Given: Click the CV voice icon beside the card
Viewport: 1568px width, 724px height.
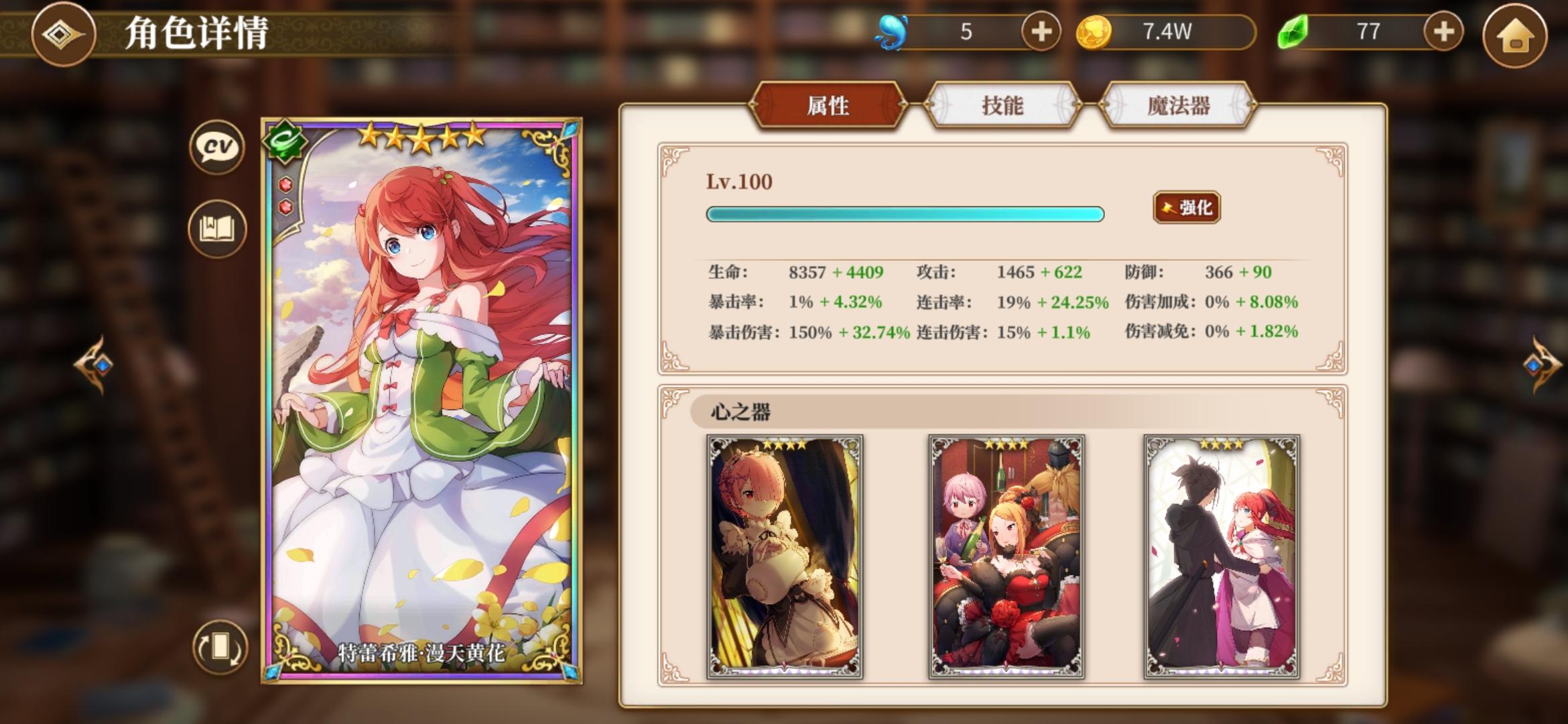Looking at the screenshot, I should (216, 147).
